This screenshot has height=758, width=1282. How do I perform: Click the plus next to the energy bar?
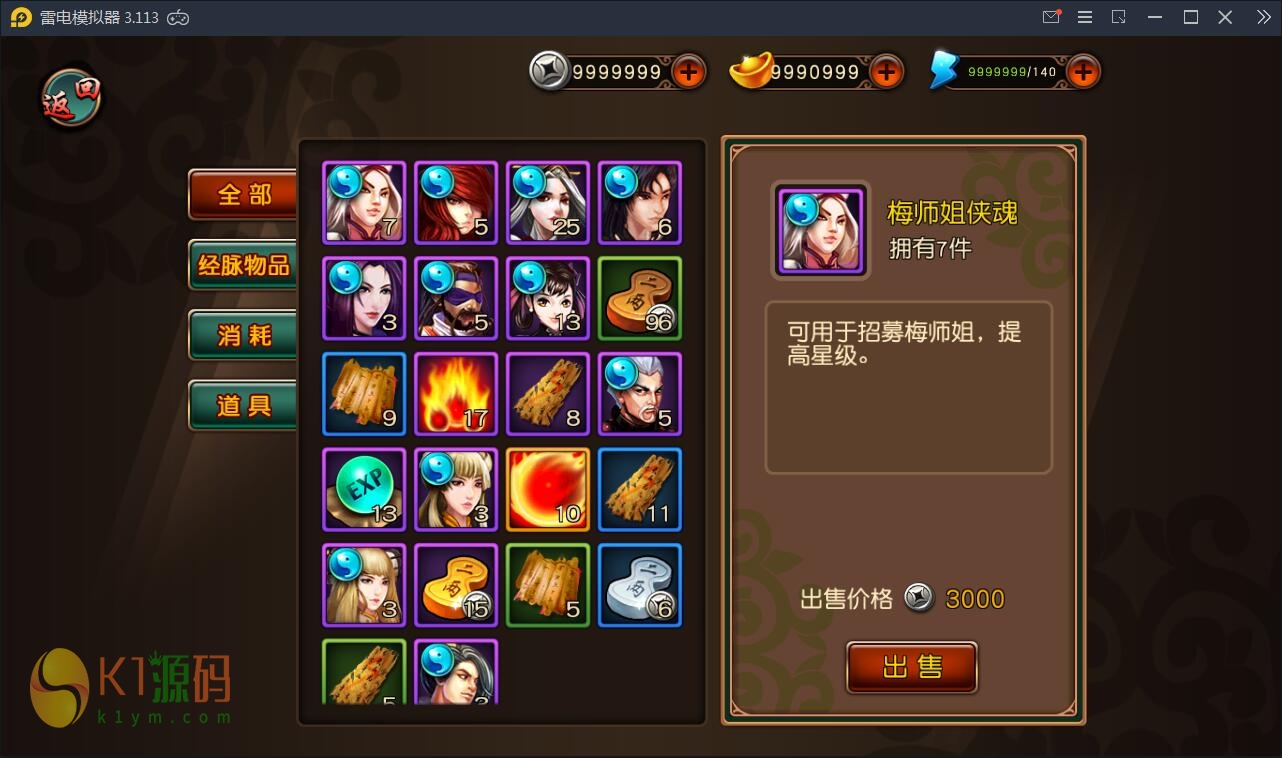(x=1083, y=71)
